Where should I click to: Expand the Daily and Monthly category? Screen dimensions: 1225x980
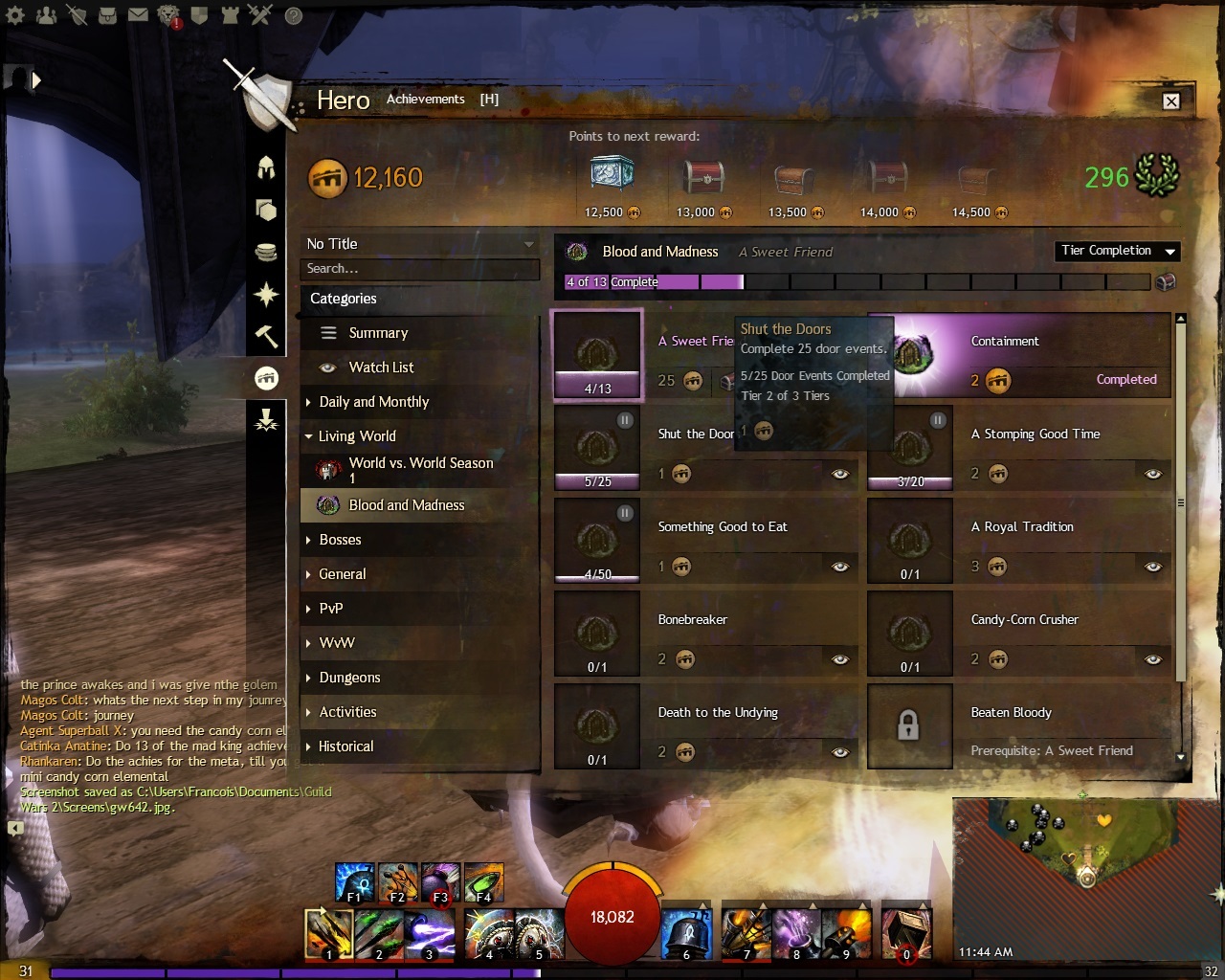[x=373, y=402]
